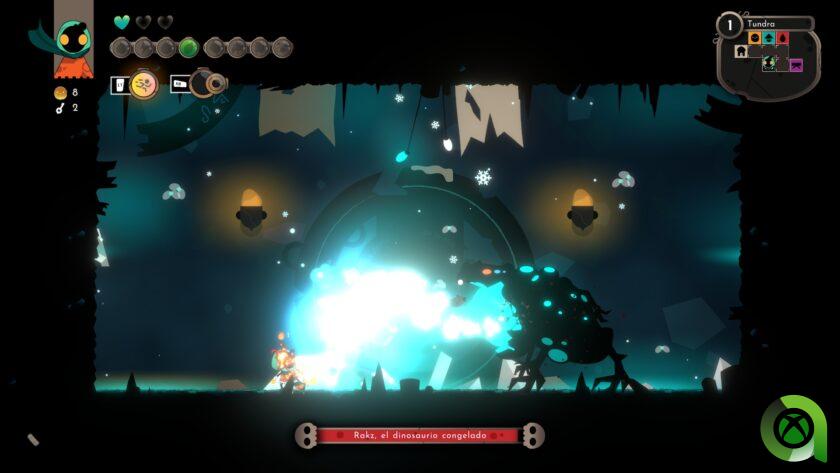Screen dimensions: 840x473
Task: Select the red droplet room on minimap
Action: pyautogui.click(x=783, y=39)
